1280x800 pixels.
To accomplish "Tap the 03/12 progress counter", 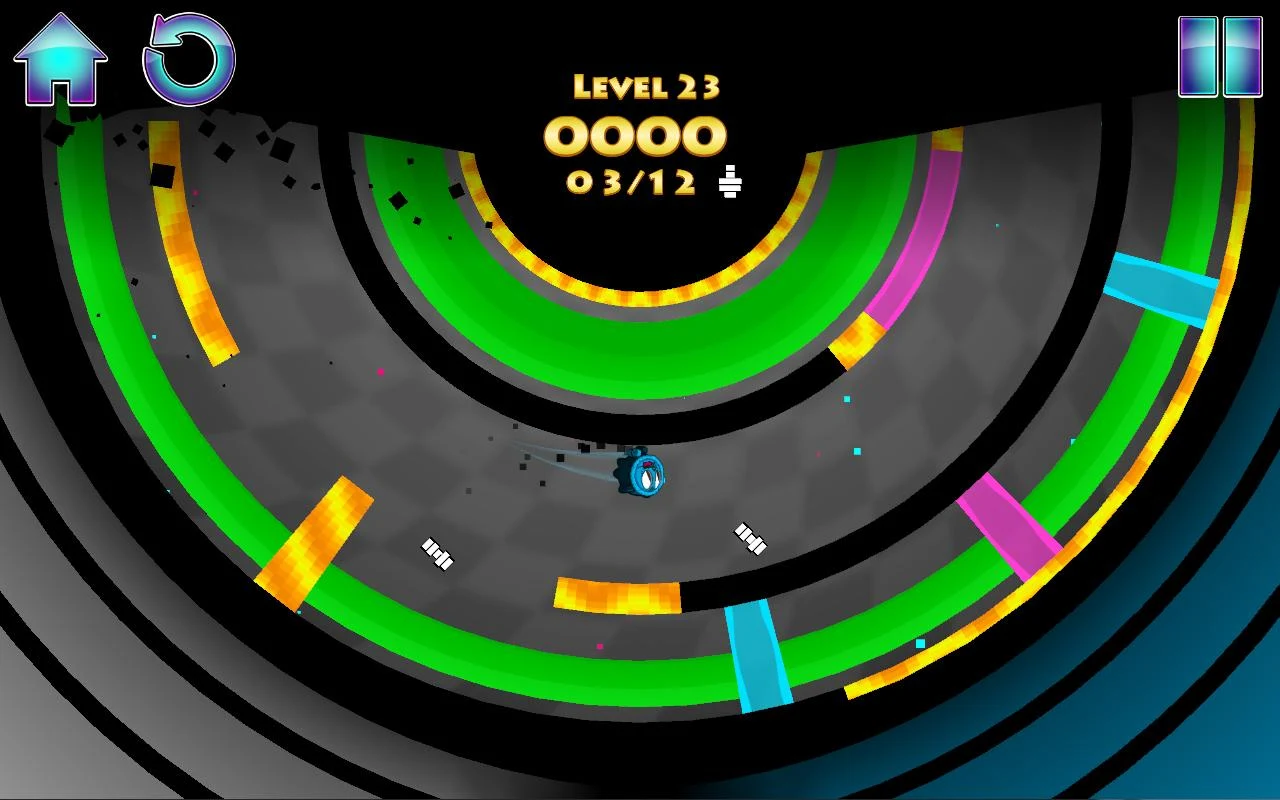I will tap(630, 182).
